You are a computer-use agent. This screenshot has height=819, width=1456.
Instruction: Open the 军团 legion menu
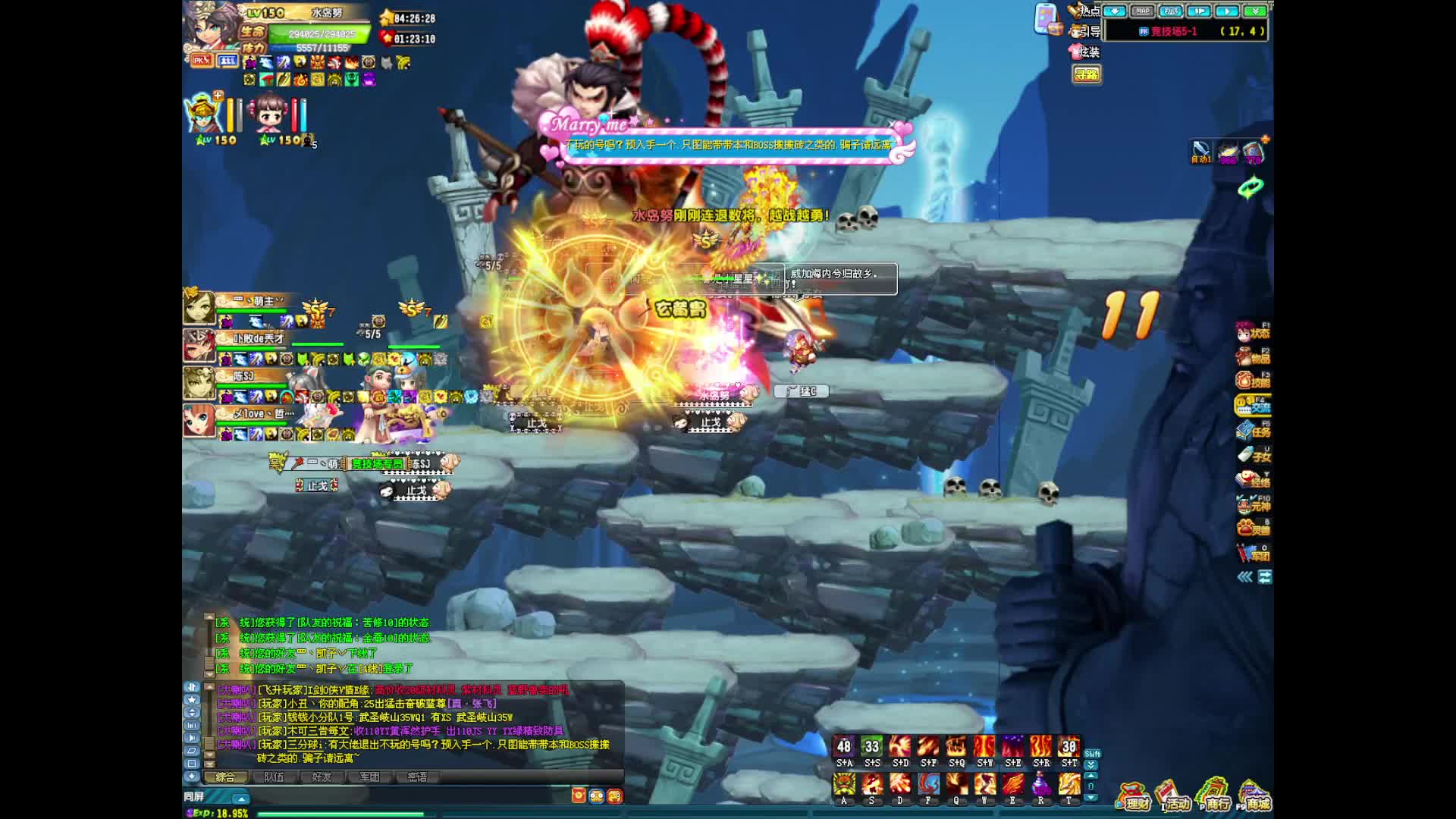coord(1253,554)
